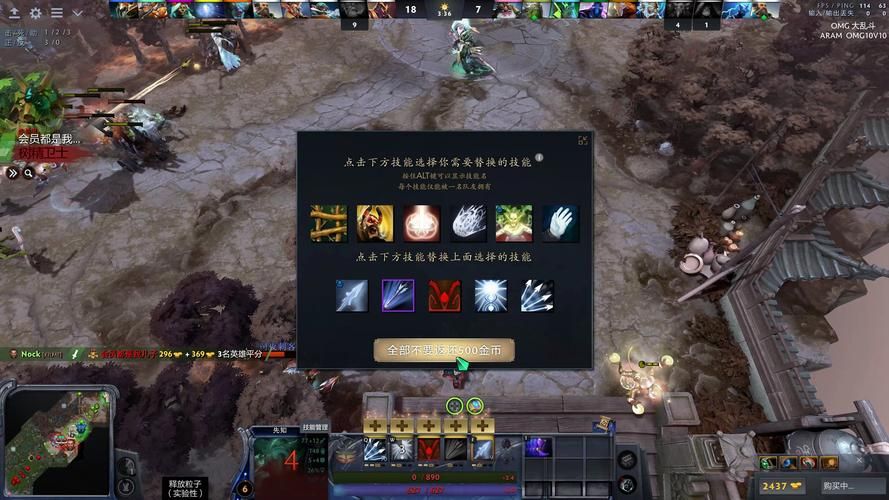Pick the white starburst replacement skill

pyautogui.click(x=490, y=296)
